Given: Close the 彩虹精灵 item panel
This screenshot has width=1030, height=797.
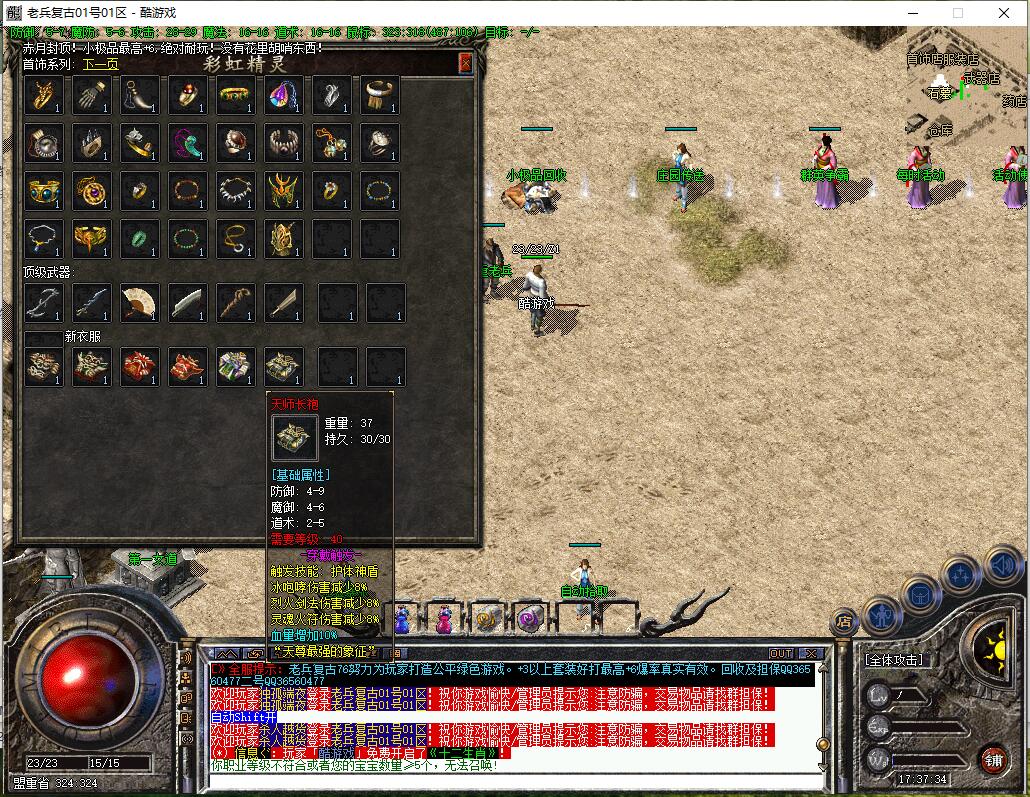Looking at the screenshot, I should click(465, 63).
